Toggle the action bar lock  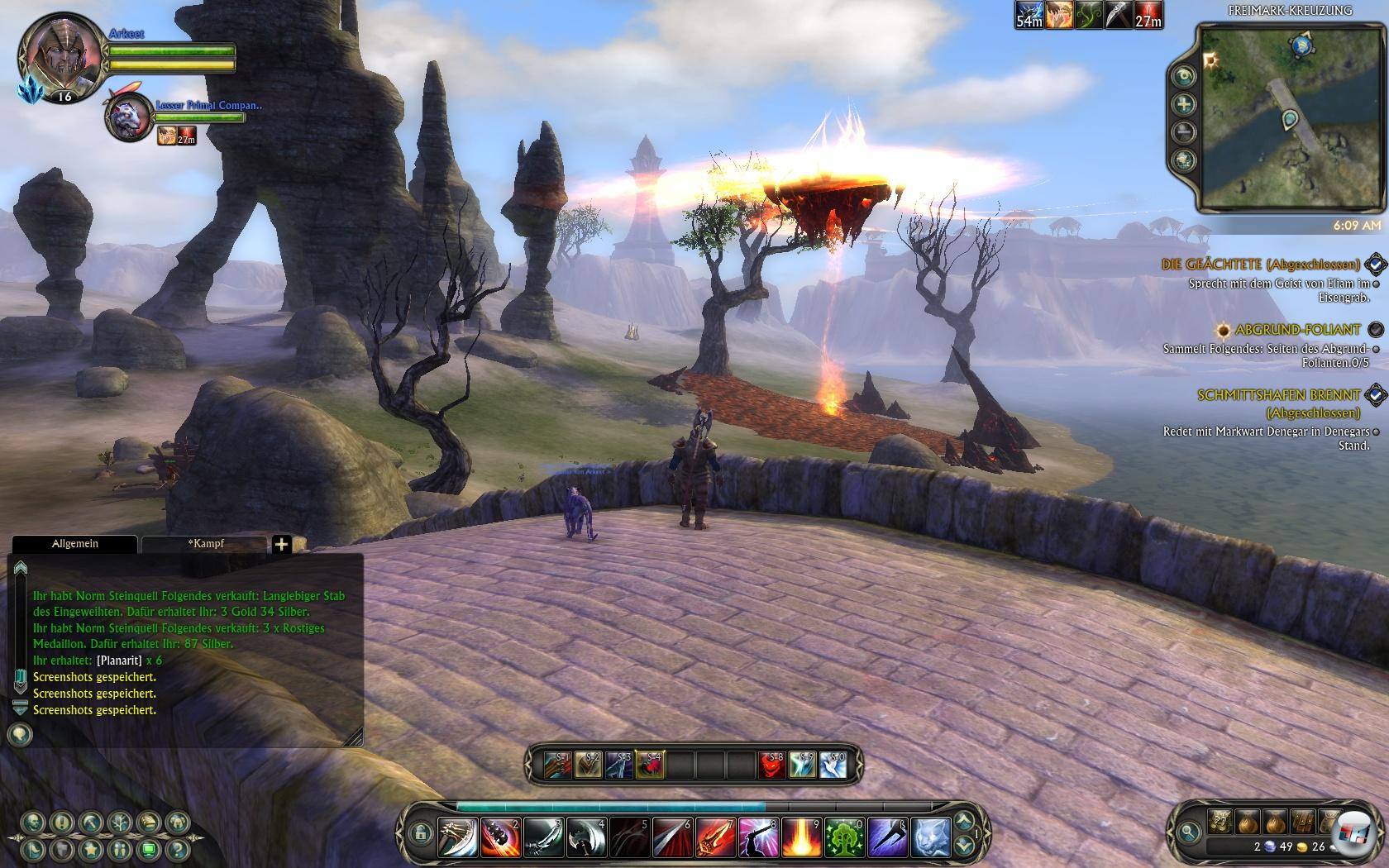[x=419, y=832]
